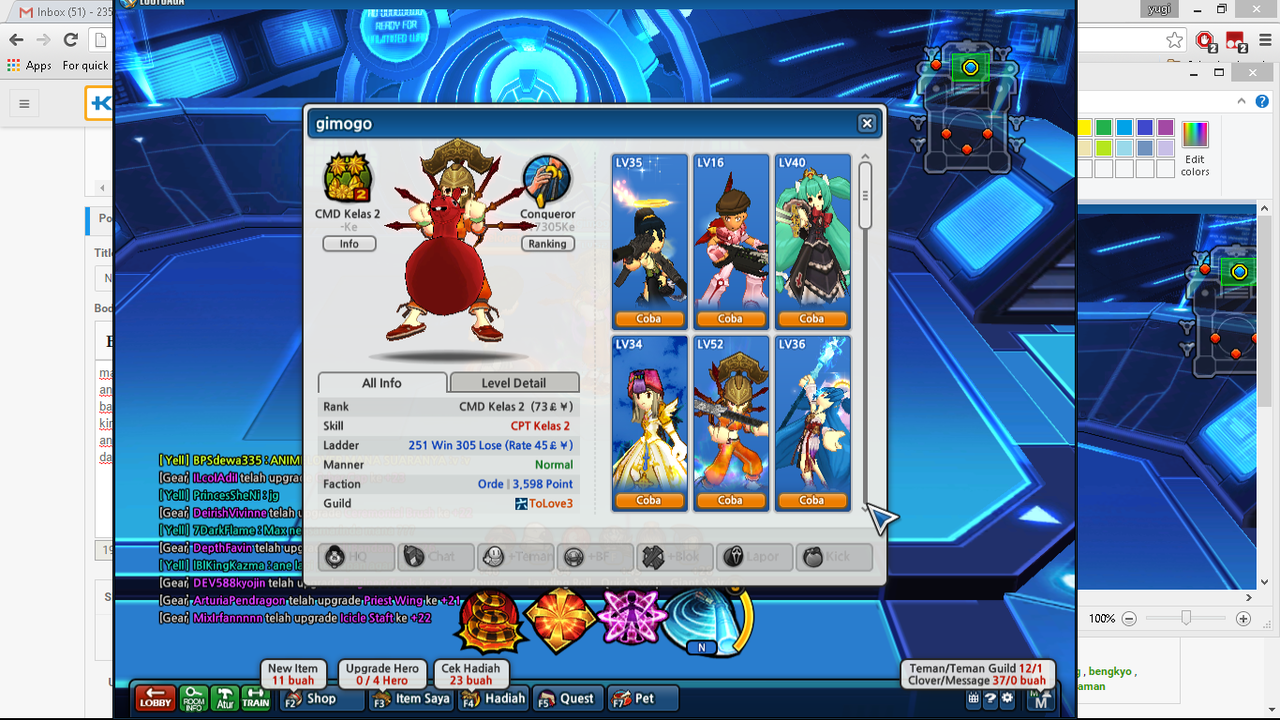This screenshot has height=720, width=1280.
Task: Try the LV35 hero with Coba
Action: pos(649,319)
